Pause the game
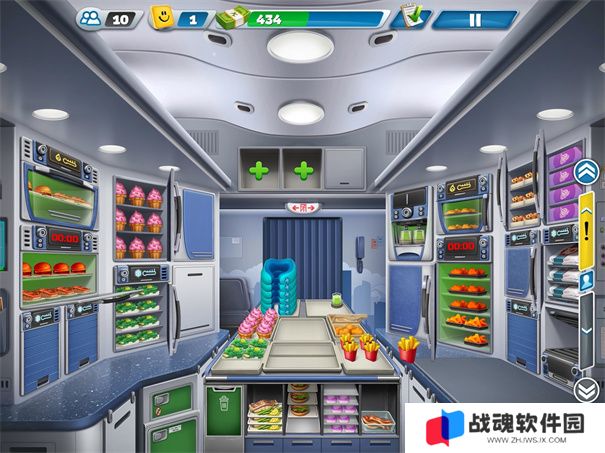Viewport: 605px width, 453px height. (475, 19)
